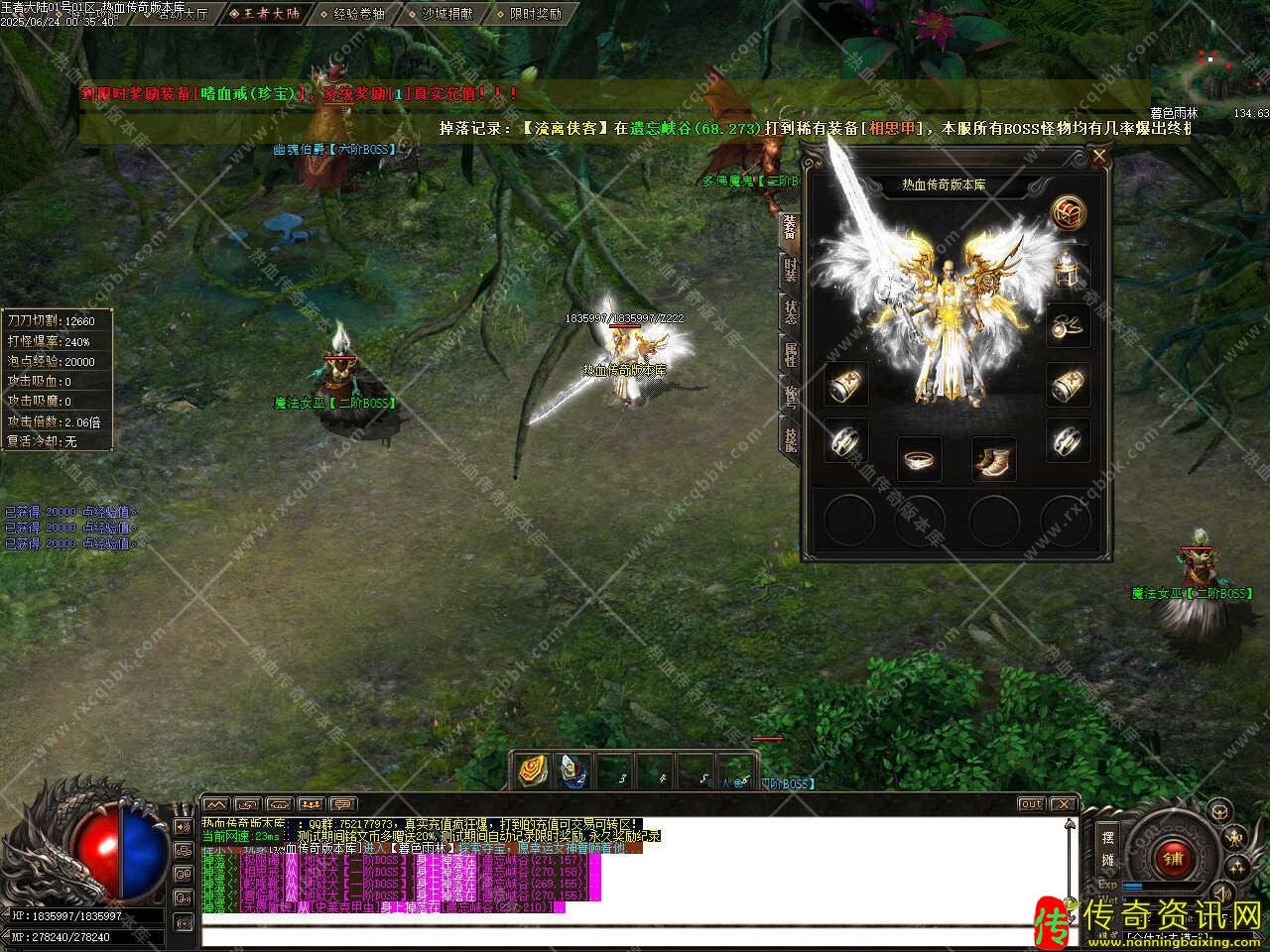Open the 状态 status tab
This screenshot has height=952, width=1270.
[x=790, y=310]
